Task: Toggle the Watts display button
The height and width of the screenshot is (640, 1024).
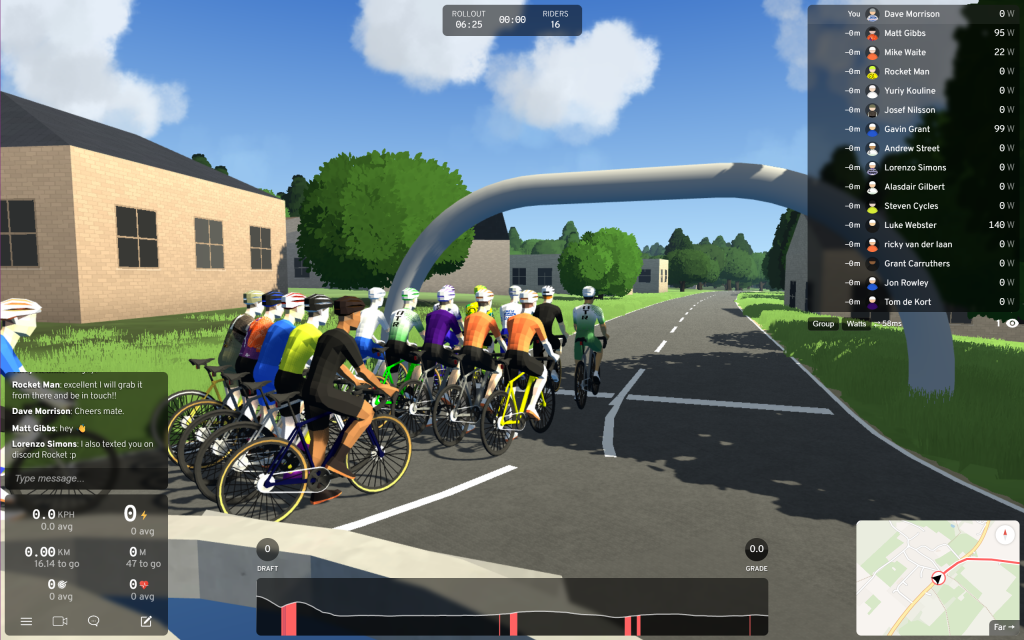Action: coord(856,324)
